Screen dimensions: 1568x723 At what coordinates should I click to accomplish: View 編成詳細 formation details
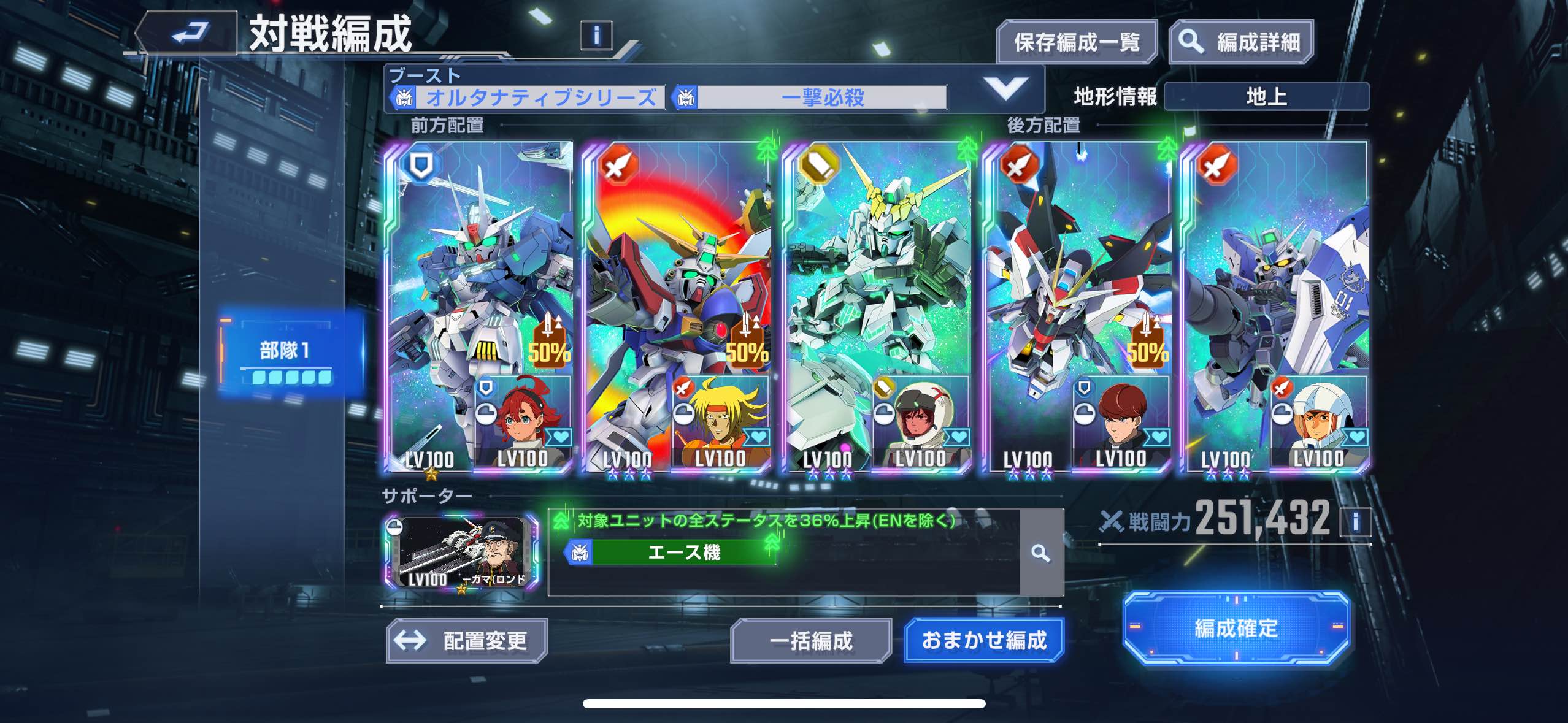click(x=1242, y=42)
